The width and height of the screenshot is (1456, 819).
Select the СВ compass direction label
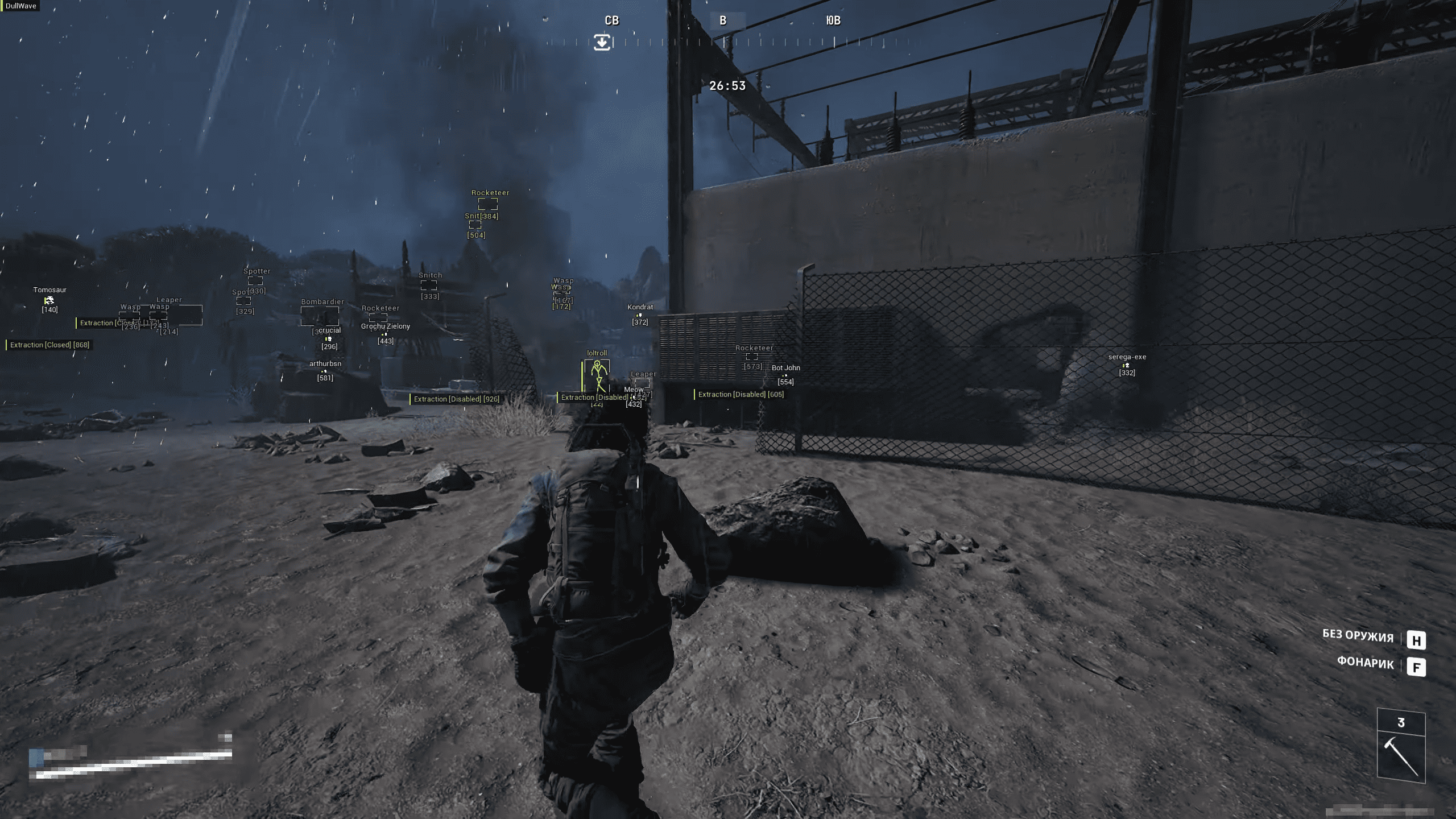click(613, 20)
